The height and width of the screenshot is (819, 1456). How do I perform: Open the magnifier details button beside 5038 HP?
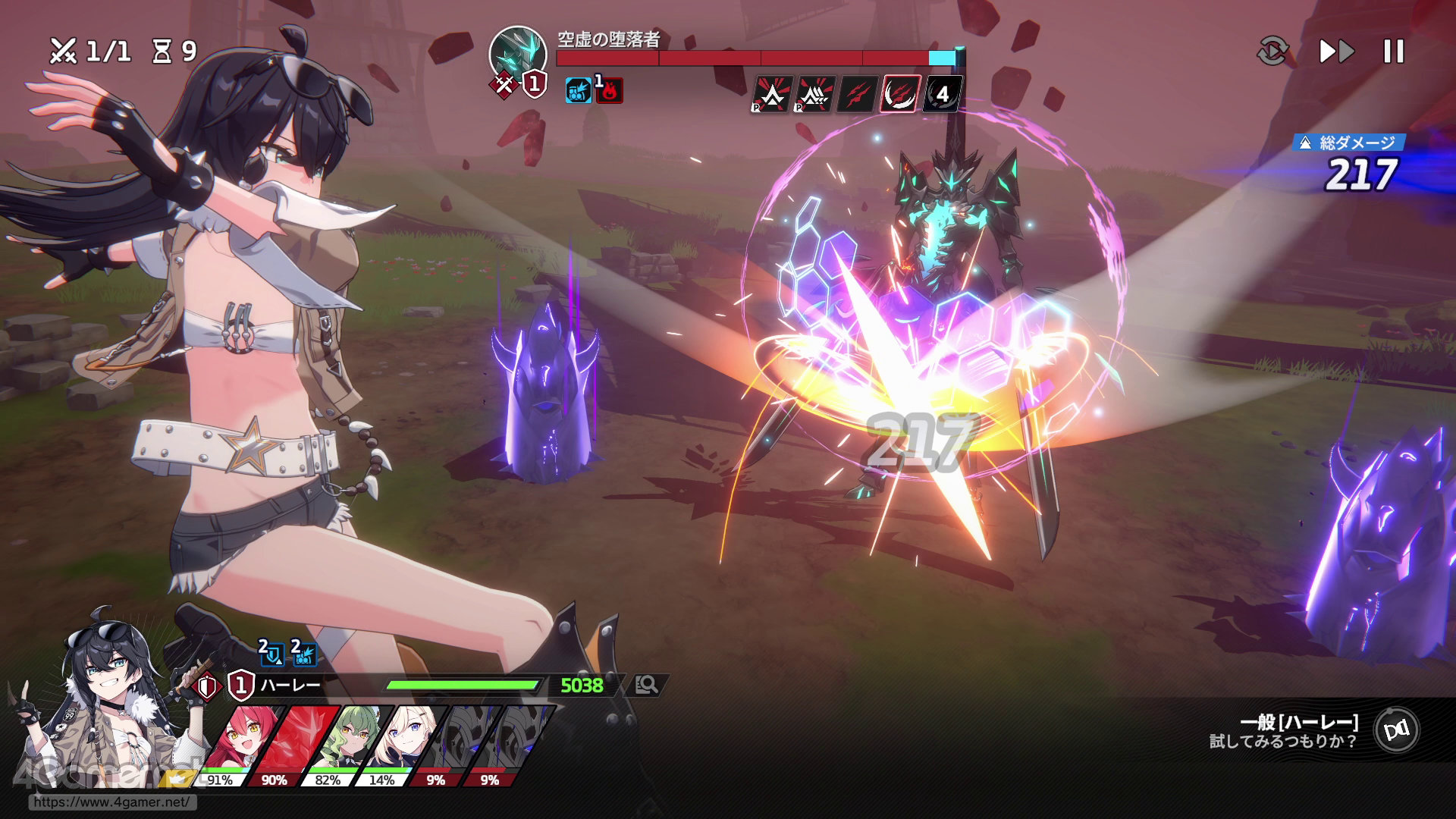click(646, 686)
